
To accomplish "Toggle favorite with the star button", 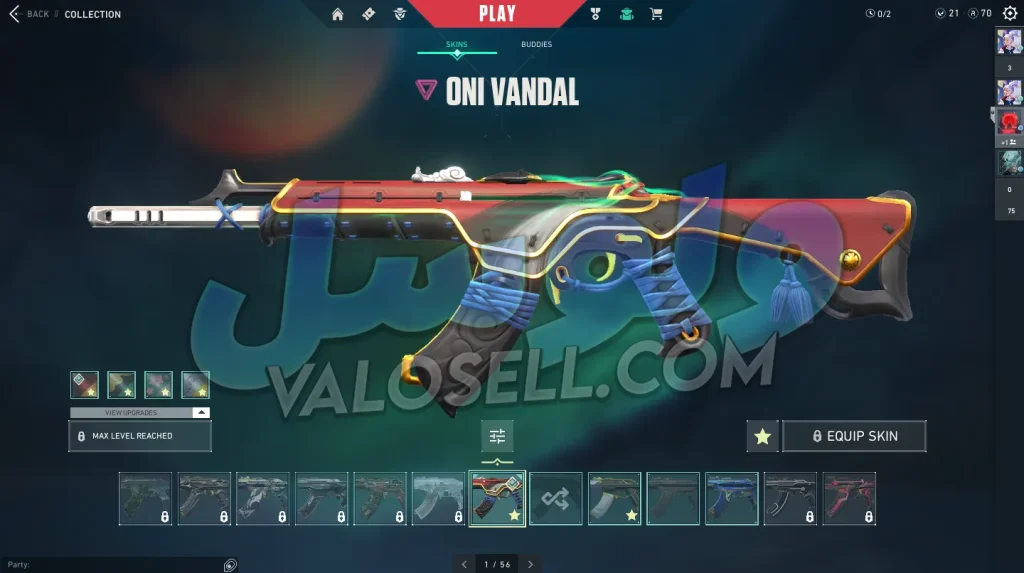I will tap(762, 436).
